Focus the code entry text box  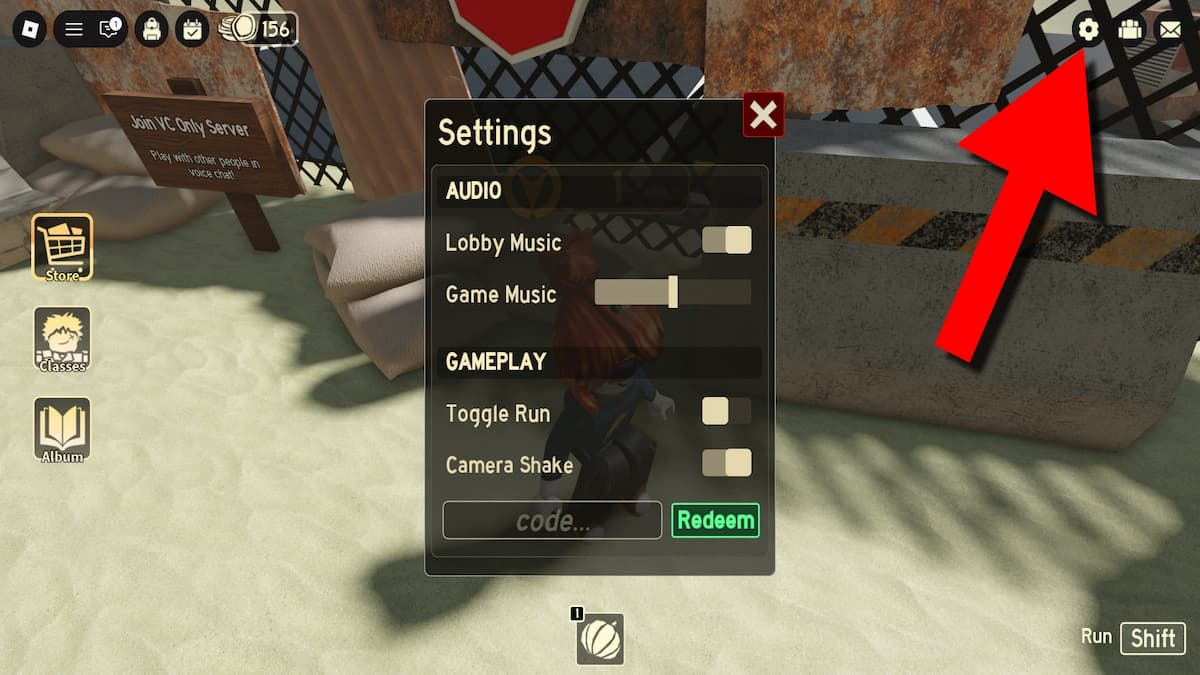click(552, 520)
